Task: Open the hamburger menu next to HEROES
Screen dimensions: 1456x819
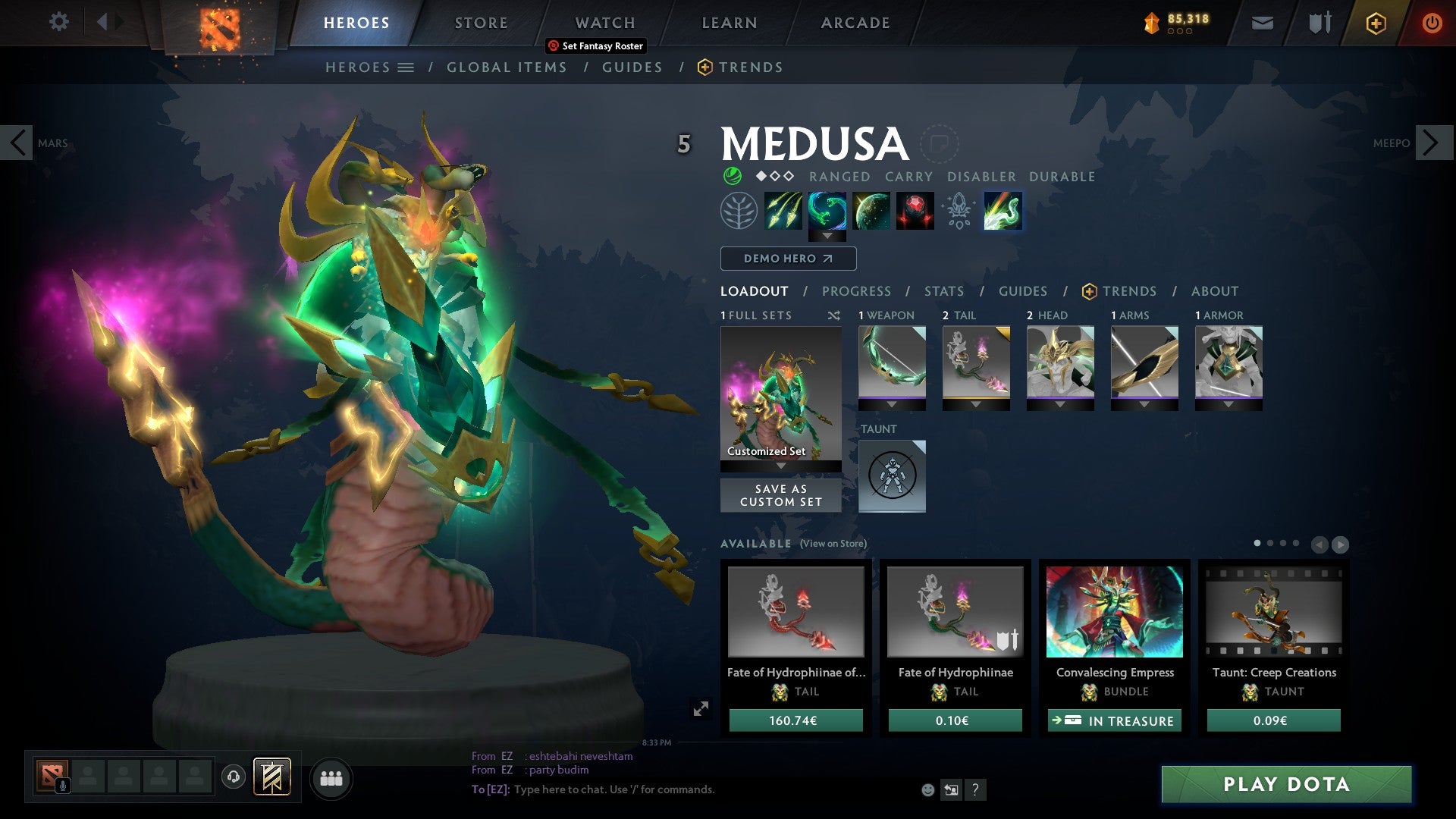Action: click(x=404, y=67)
